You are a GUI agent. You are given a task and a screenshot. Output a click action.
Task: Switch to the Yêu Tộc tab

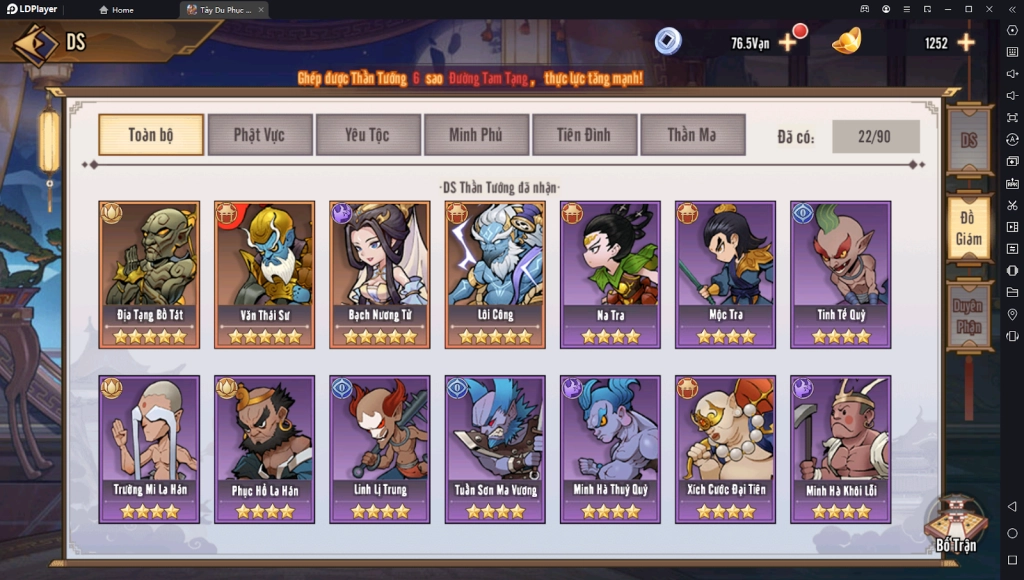click(x=367, y=135)
